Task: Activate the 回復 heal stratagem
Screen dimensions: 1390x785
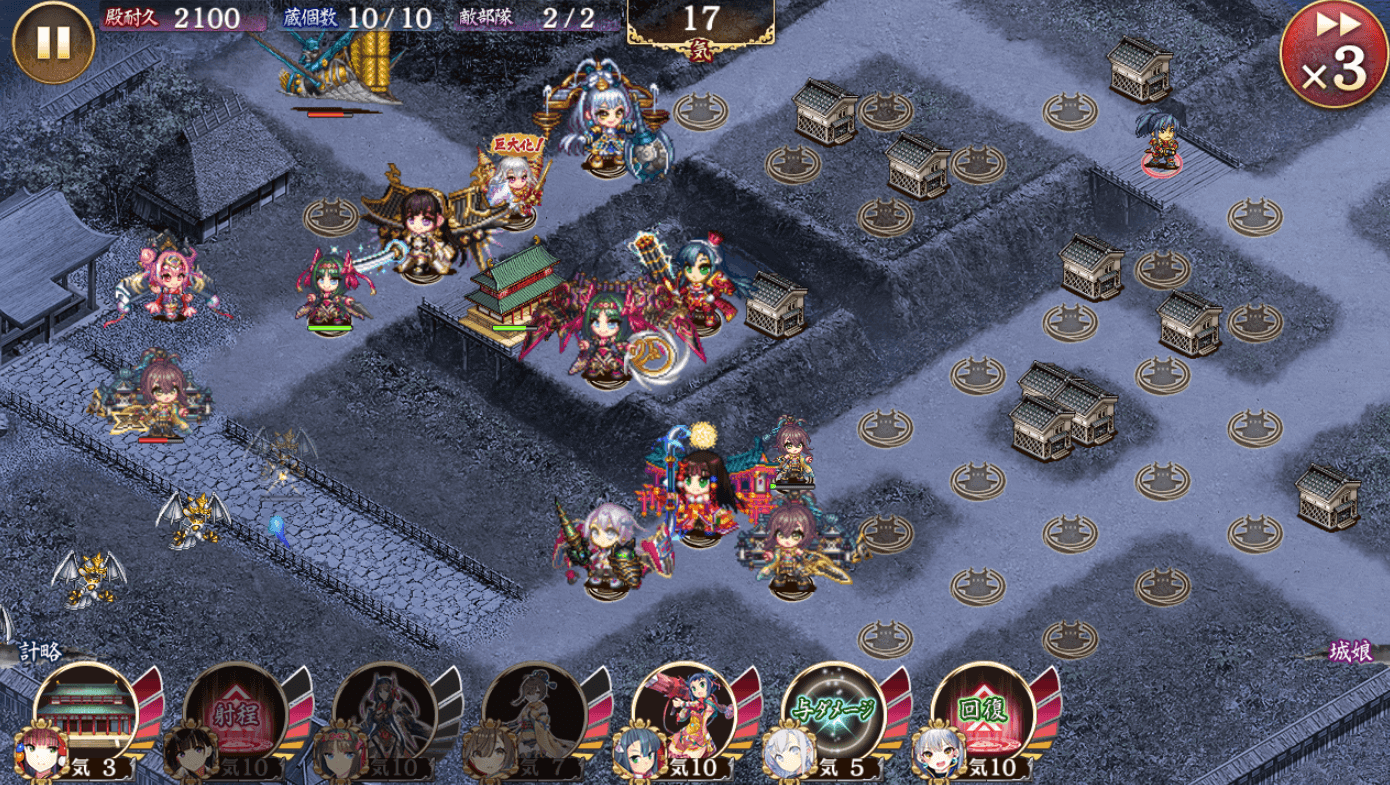Action: [983, 712]
